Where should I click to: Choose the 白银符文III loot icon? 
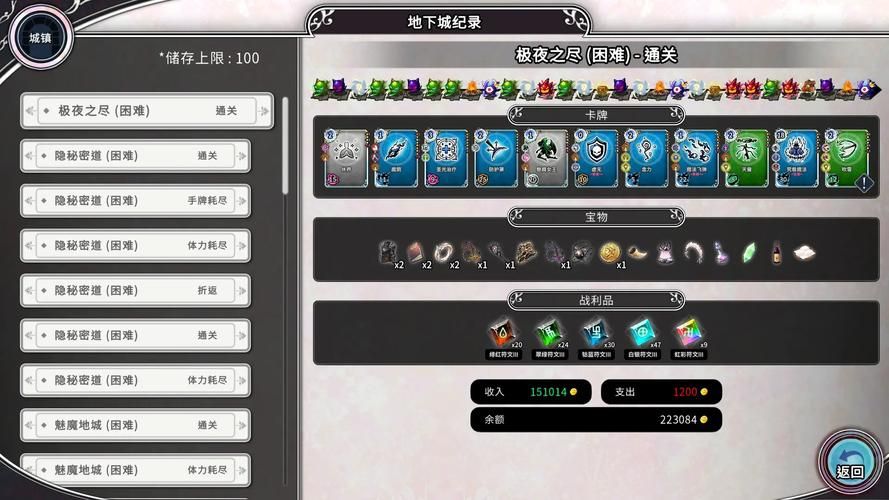click(640, 332)
